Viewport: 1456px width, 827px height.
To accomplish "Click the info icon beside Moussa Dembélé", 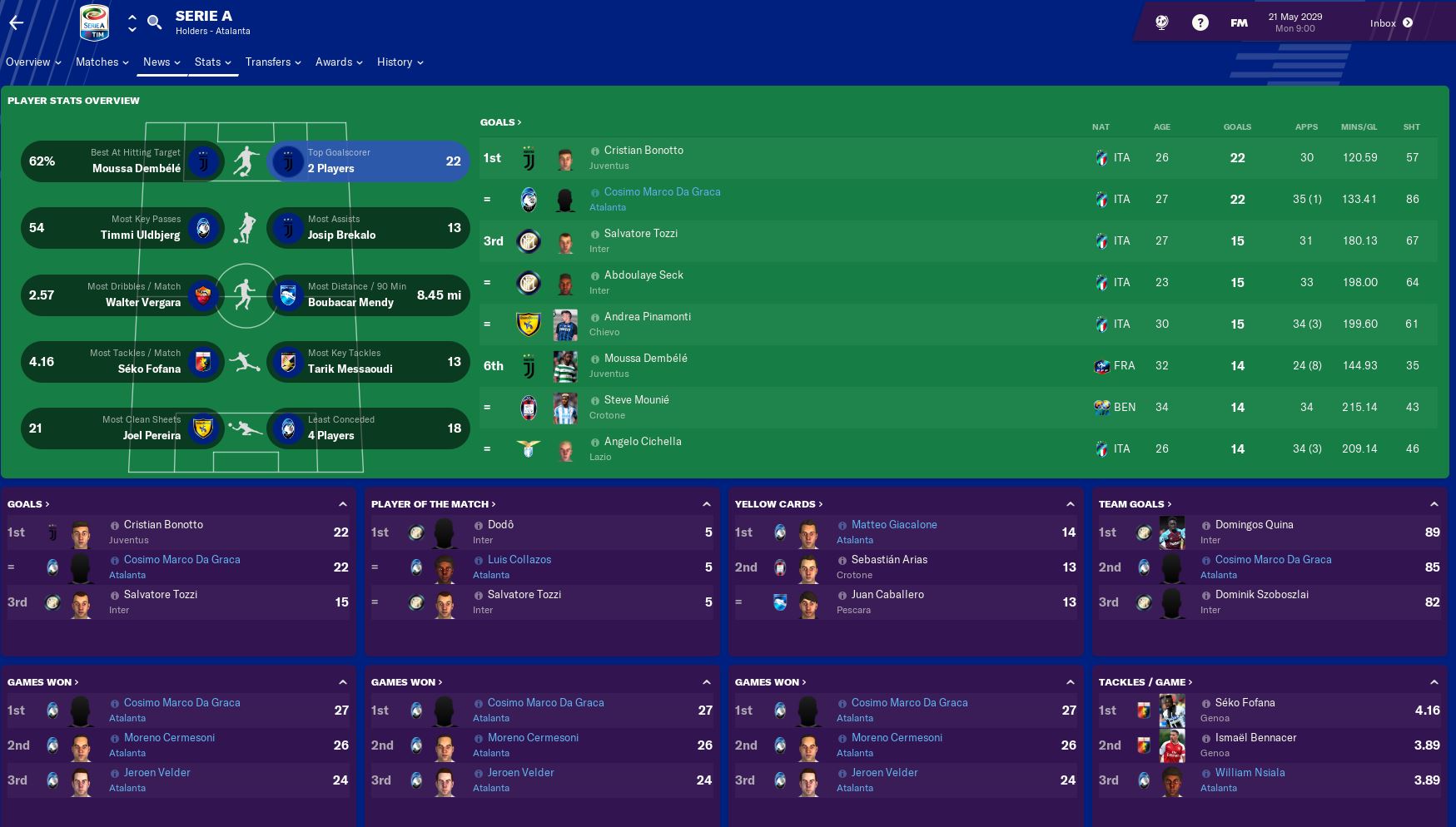I will pos(594,359).
